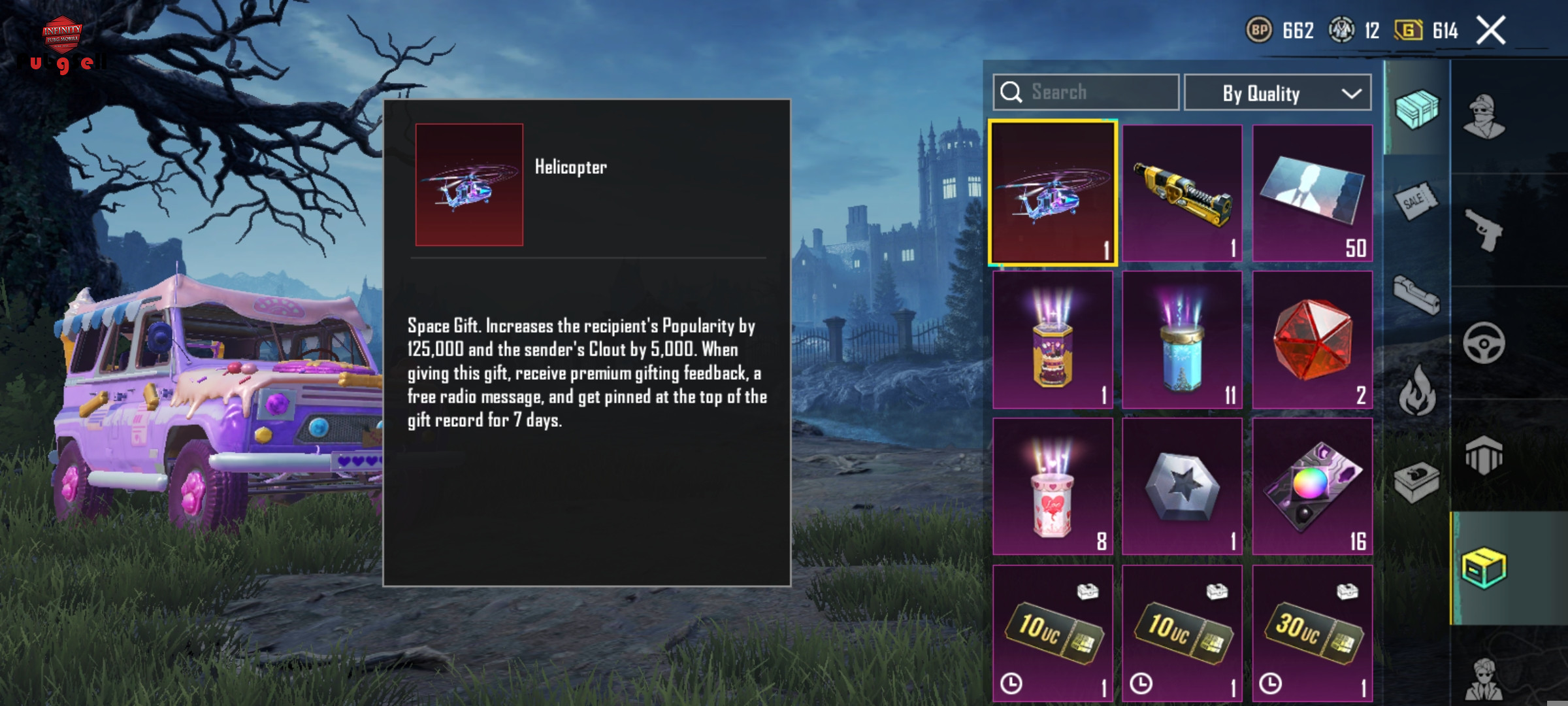Open the steering wheel vehicles category
Image resolution: width=1568 pixels, height=706 pixels.
pos(1484,343)
